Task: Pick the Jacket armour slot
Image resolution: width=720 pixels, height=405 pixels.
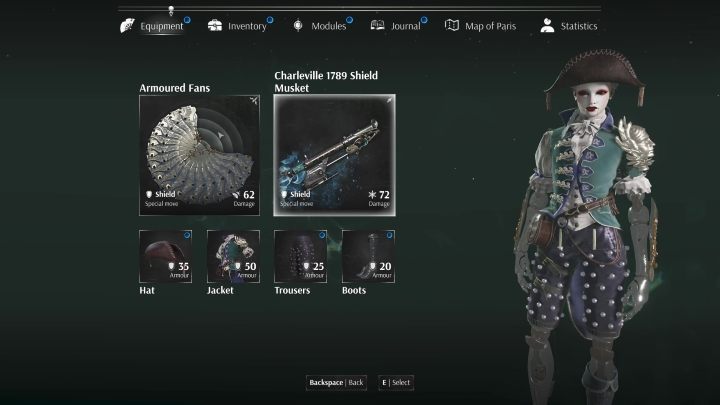Action: (x=233, y=256)
